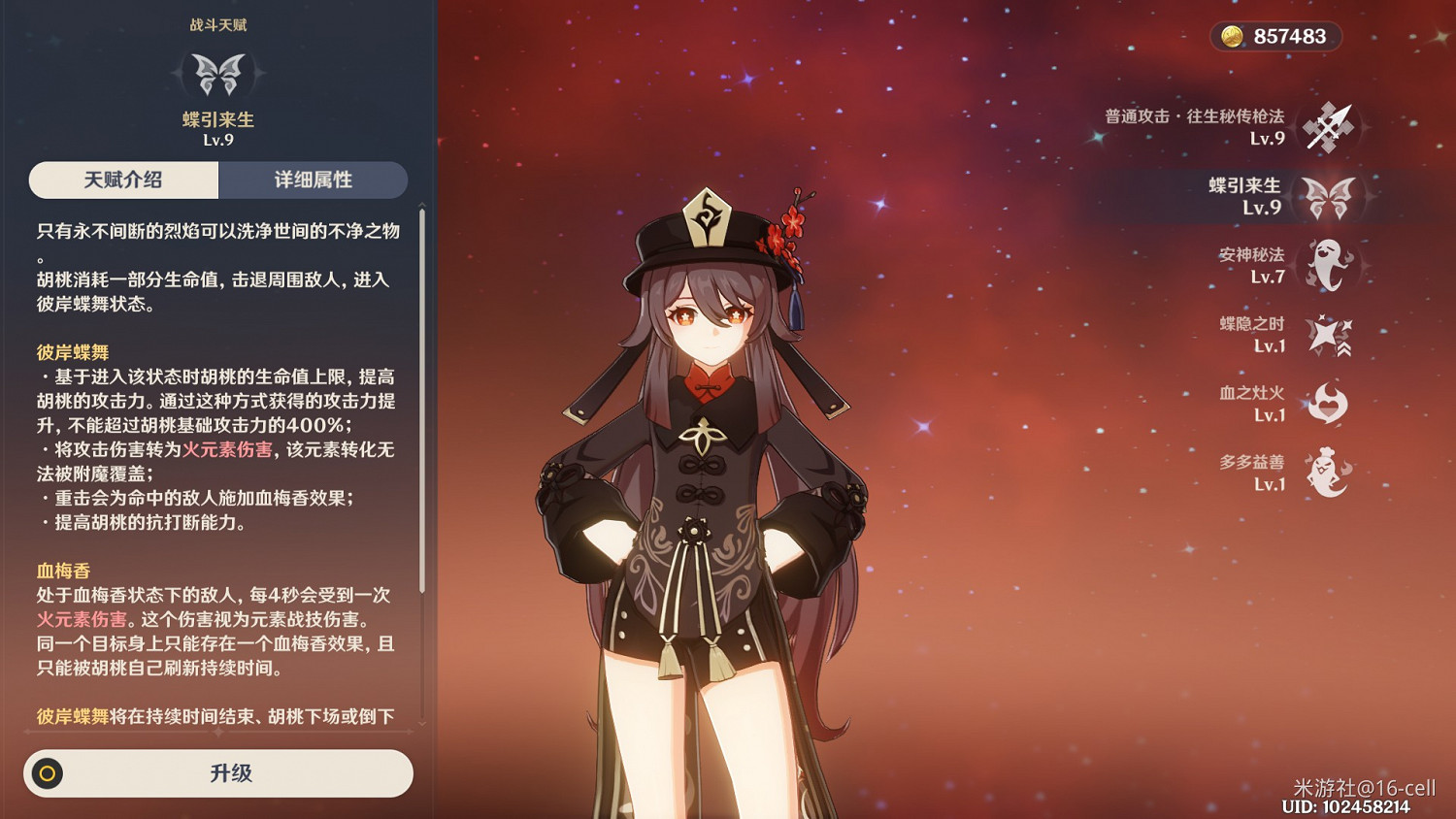
Task: Toggle the circle control beside 升级
Action: 46,773
